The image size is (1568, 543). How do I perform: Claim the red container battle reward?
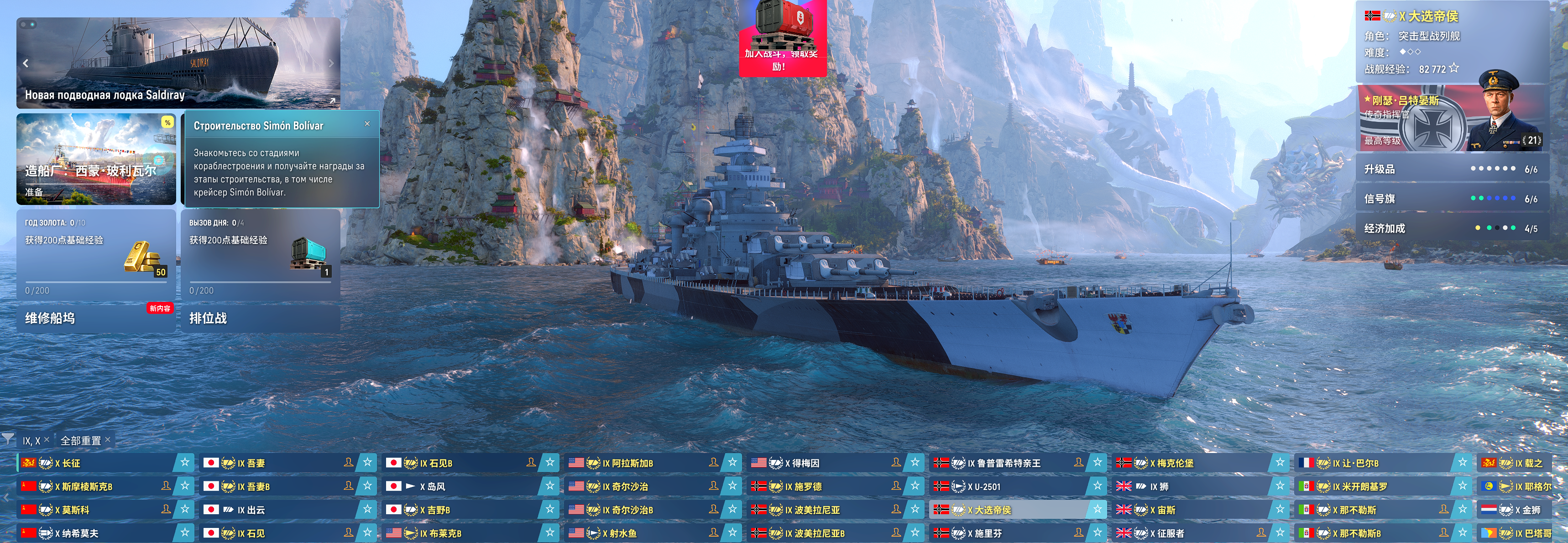[x=782, y=37]
